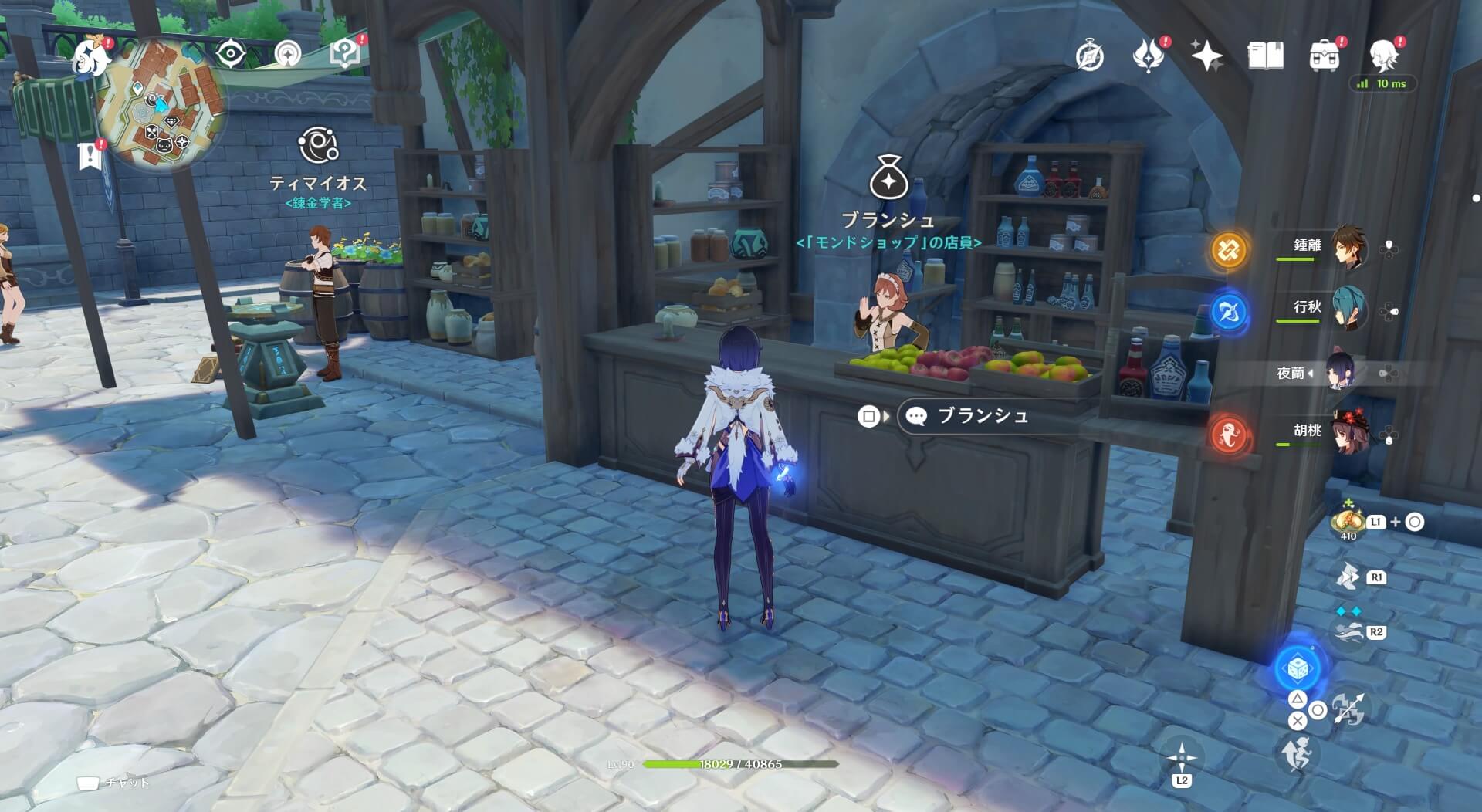The height and width of the screenshot is (812, 1482).
Task: Open the quest guide handbook icon
Action: click(x=344, y=53)
